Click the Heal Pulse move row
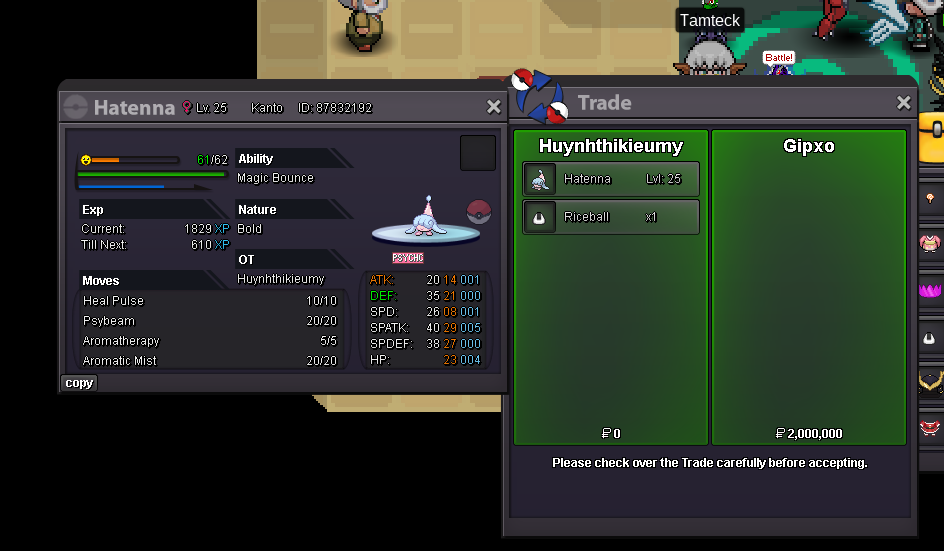This screenshot has height=551, width=944. click(x=210, y=301)
